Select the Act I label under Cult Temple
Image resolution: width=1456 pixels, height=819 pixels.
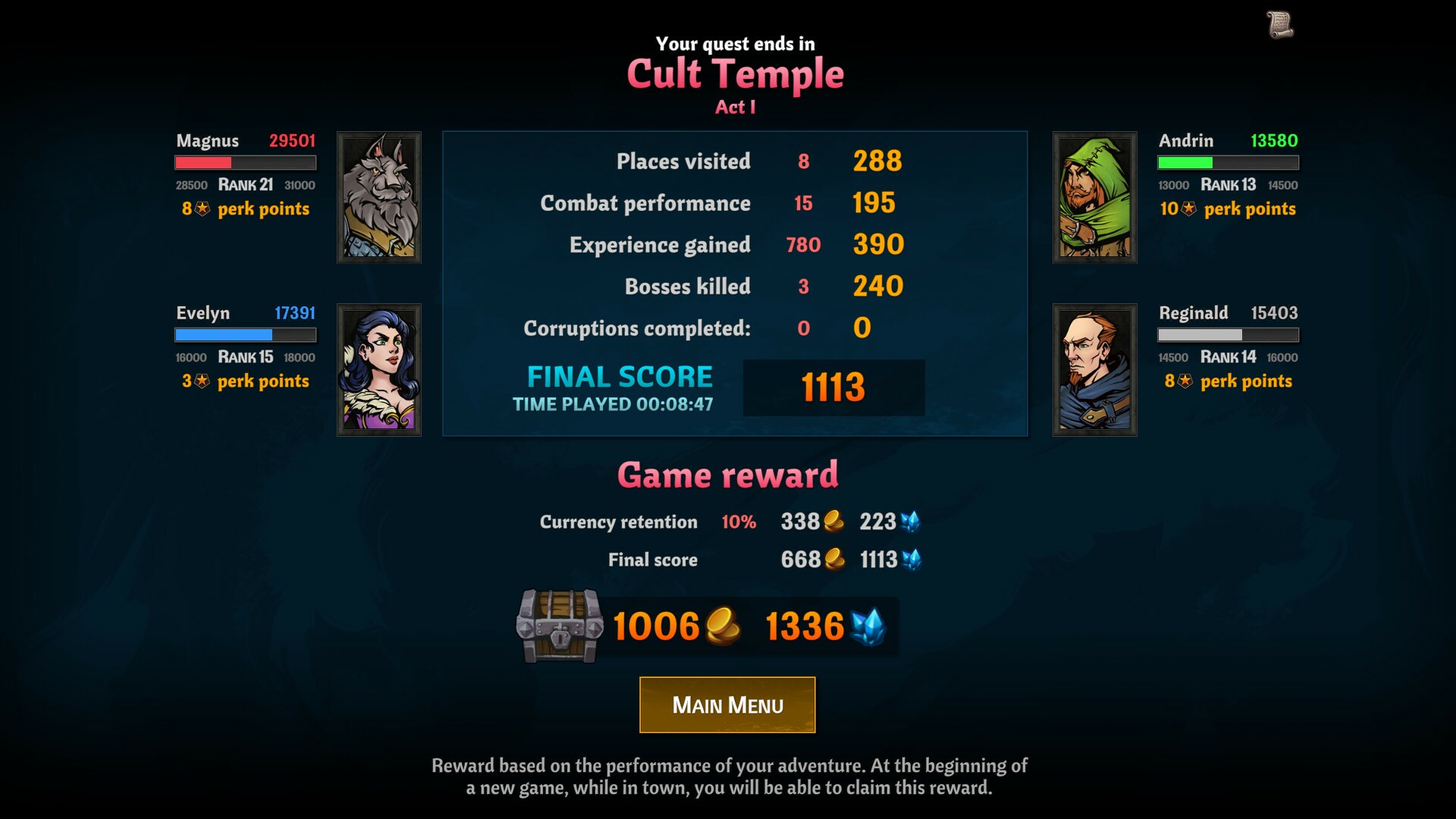point(735,106)
